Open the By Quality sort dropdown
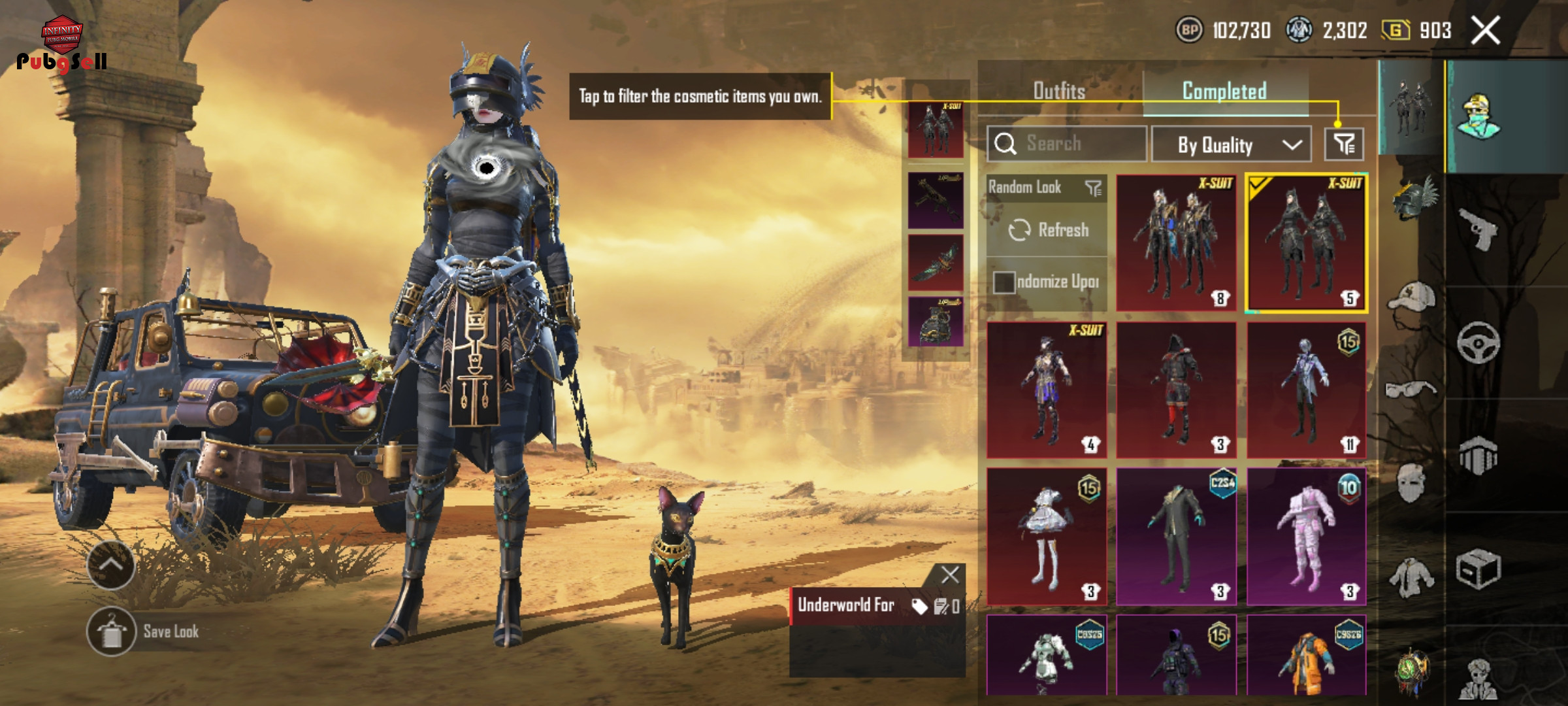This screenshot has width=1568, height=706. coord(1231,144)
